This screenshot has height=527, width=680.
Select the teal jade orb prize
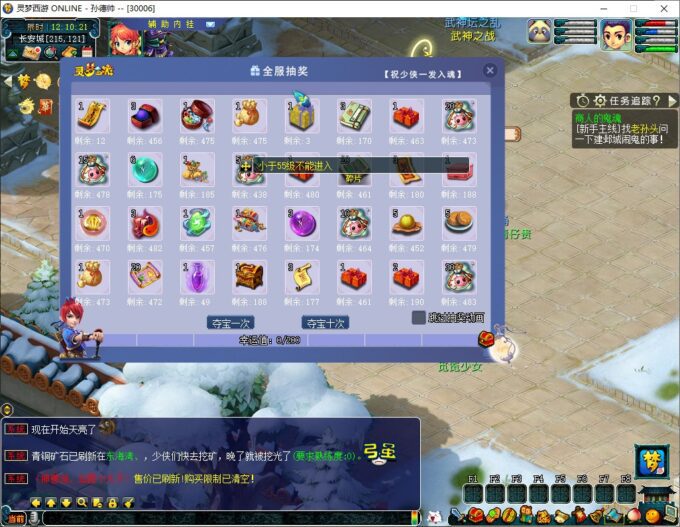click(145, 169)
